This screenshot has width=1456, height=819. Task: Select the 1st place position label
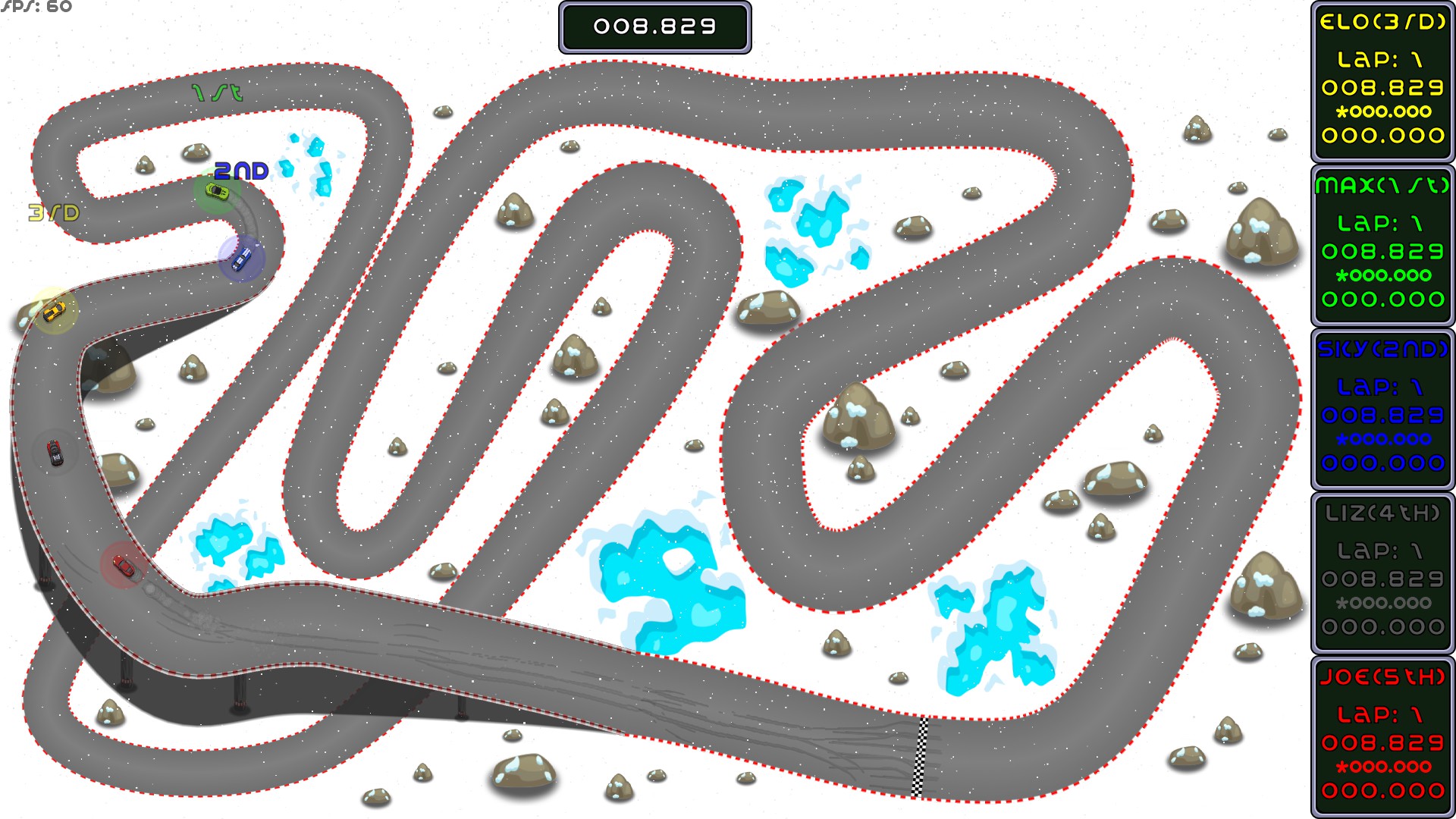point(215,93)
